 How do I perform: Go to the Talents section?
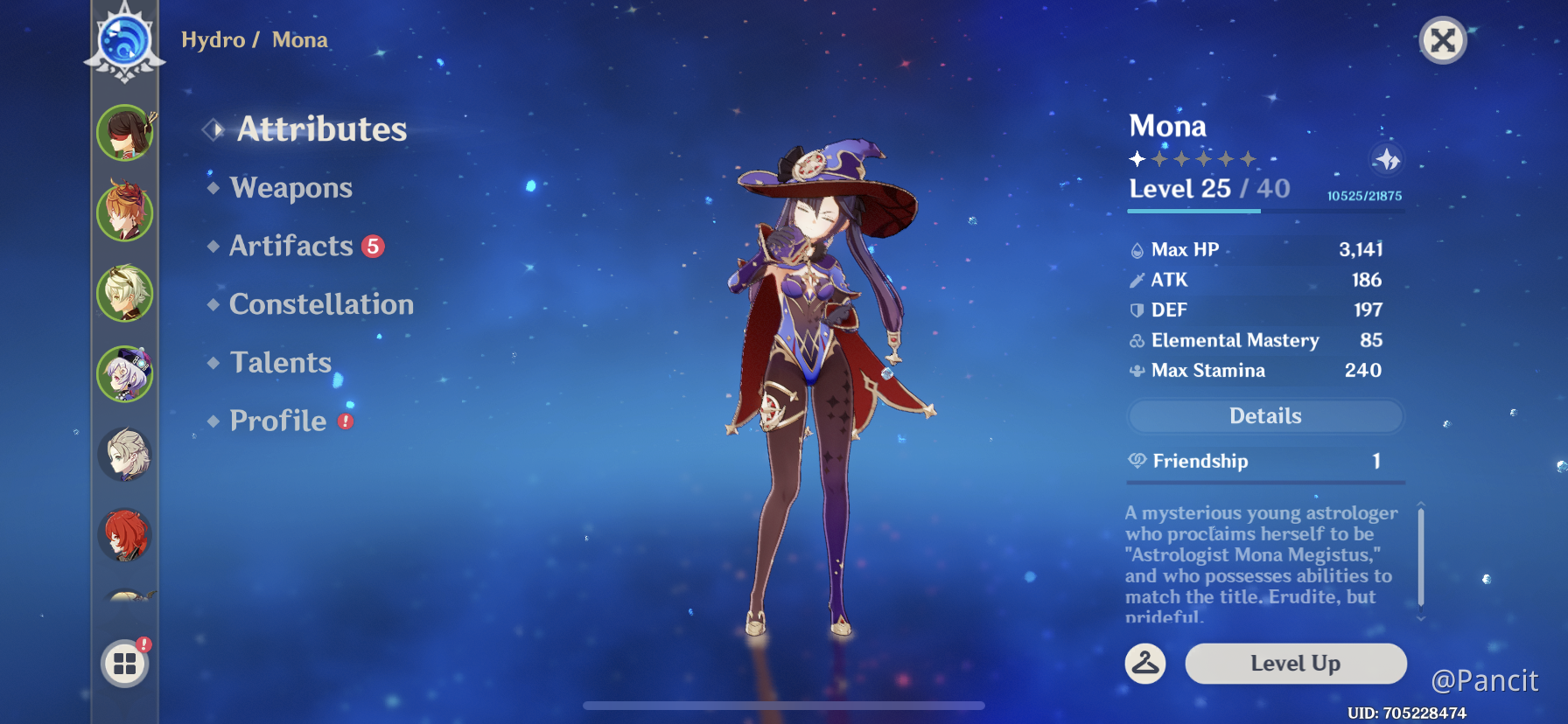[x=281, y=363]
